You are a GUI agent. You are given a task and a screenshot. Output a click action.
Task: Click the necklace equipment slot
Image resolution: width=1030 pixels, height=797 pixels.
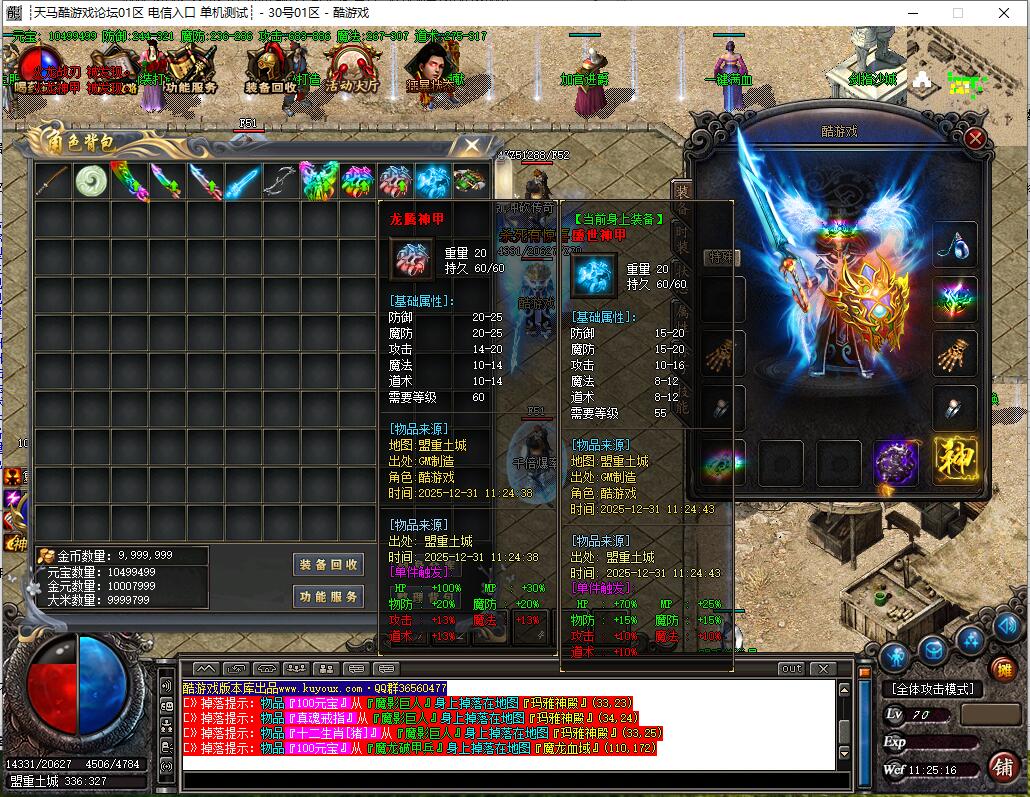click(x=955, y=245)
